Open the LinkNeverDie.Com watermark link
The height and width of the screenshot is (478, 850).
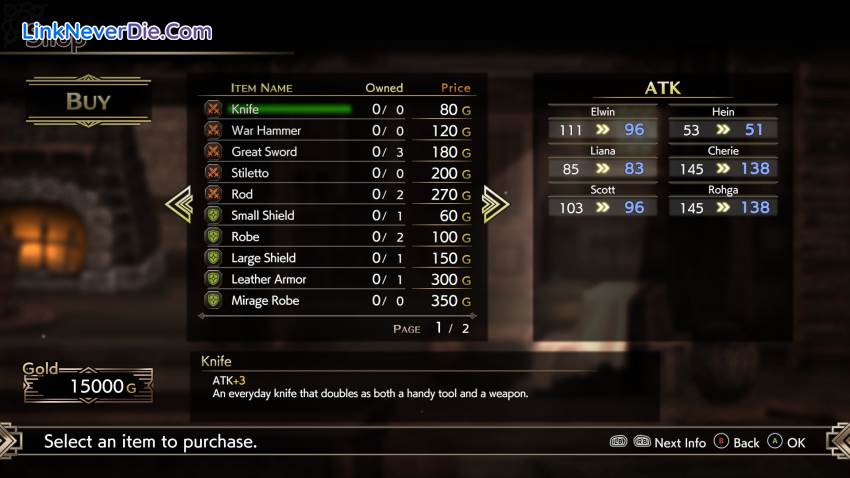pos(117,31)
